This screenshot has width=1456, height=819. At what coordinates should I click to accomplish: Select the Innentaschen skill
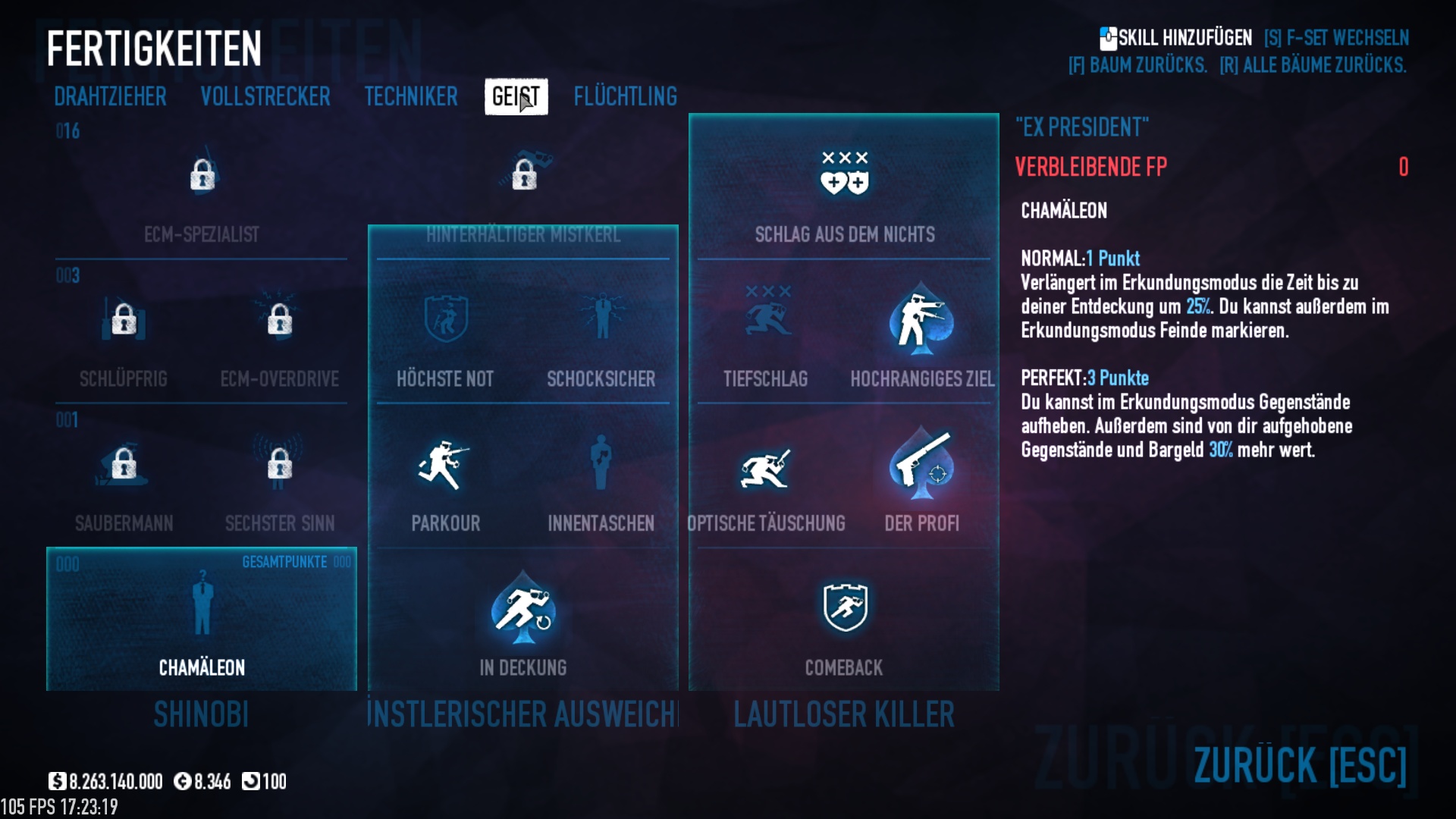[601, 465]
